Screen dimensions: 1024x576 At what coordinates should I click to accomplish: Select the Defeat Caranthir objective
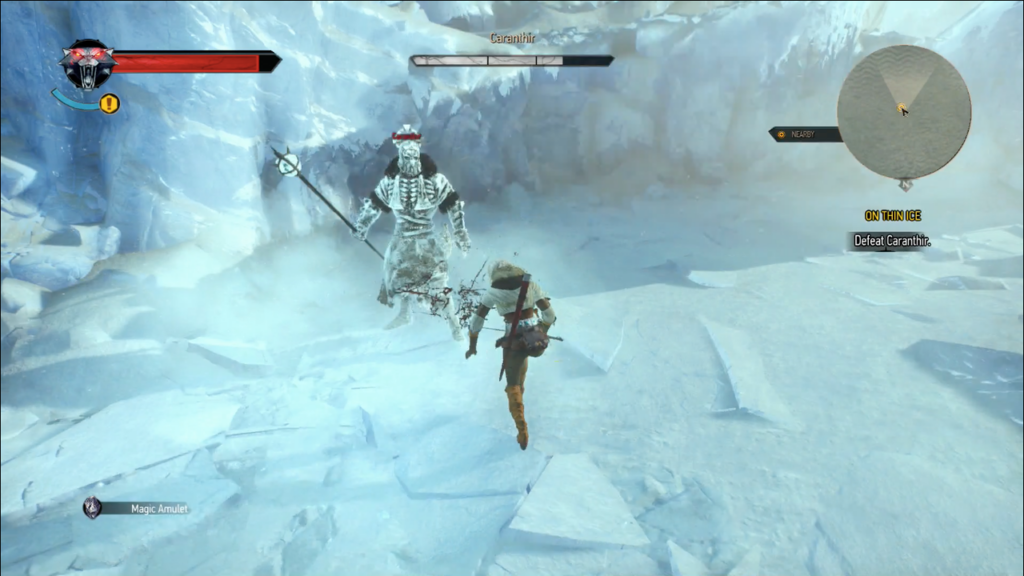(891, 241)
